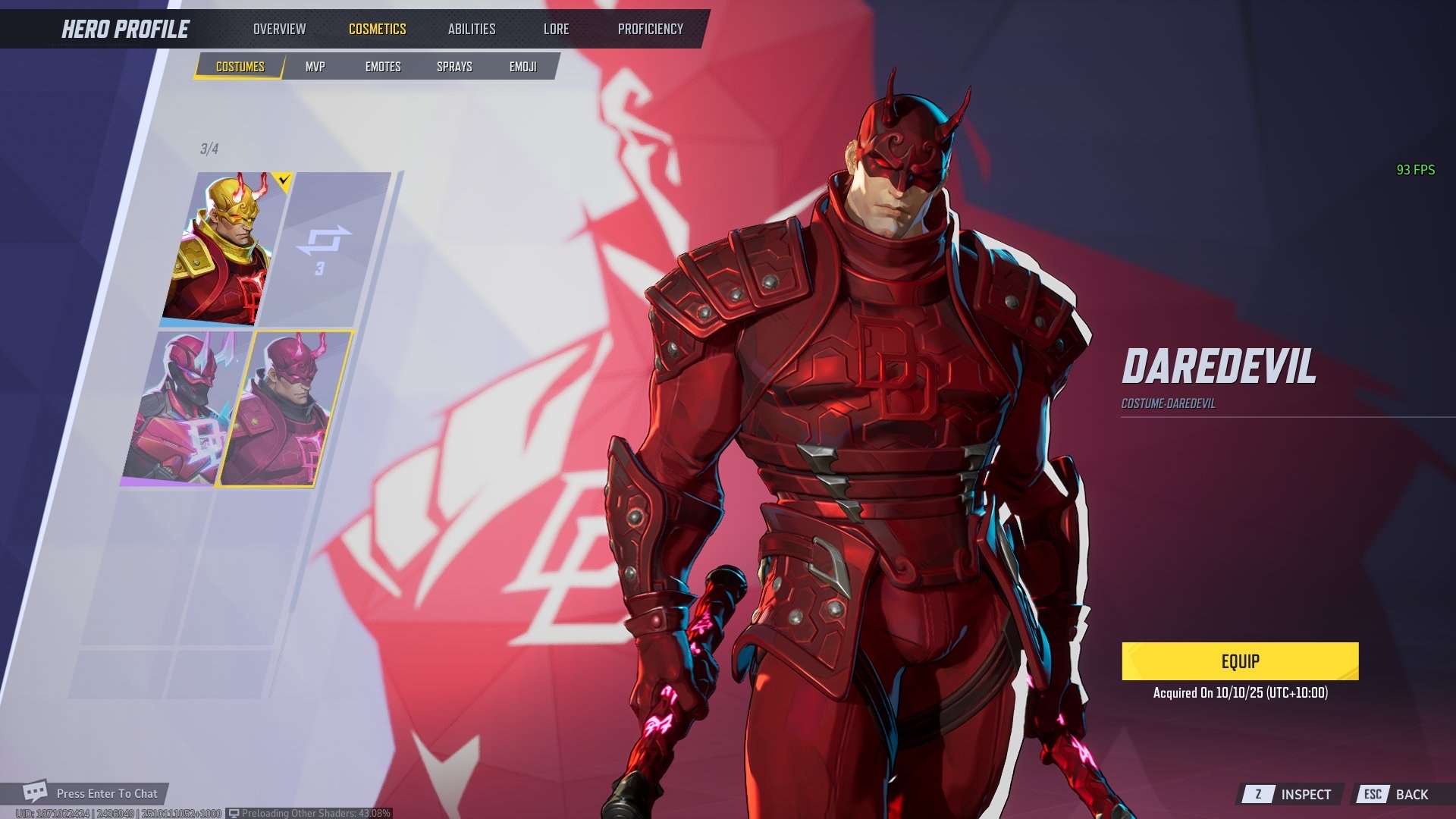Select the Costumes sub-tab
Screen dimensions: 1456x819
click(240, 67)
